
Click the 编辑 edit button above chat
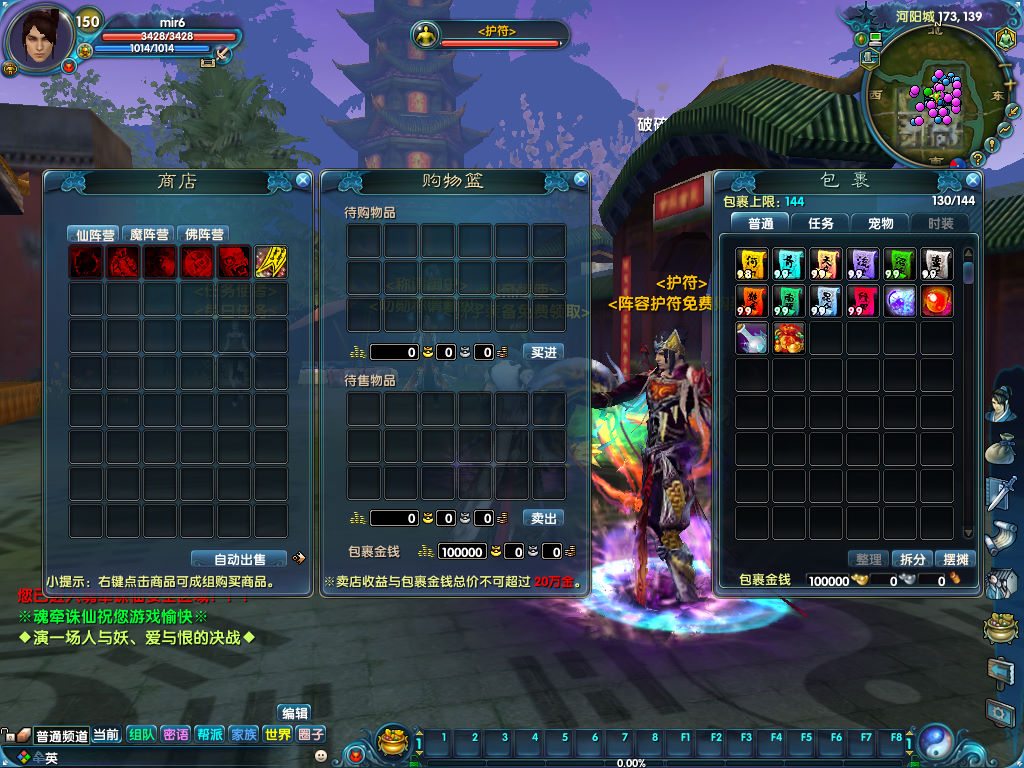(295, 713)
